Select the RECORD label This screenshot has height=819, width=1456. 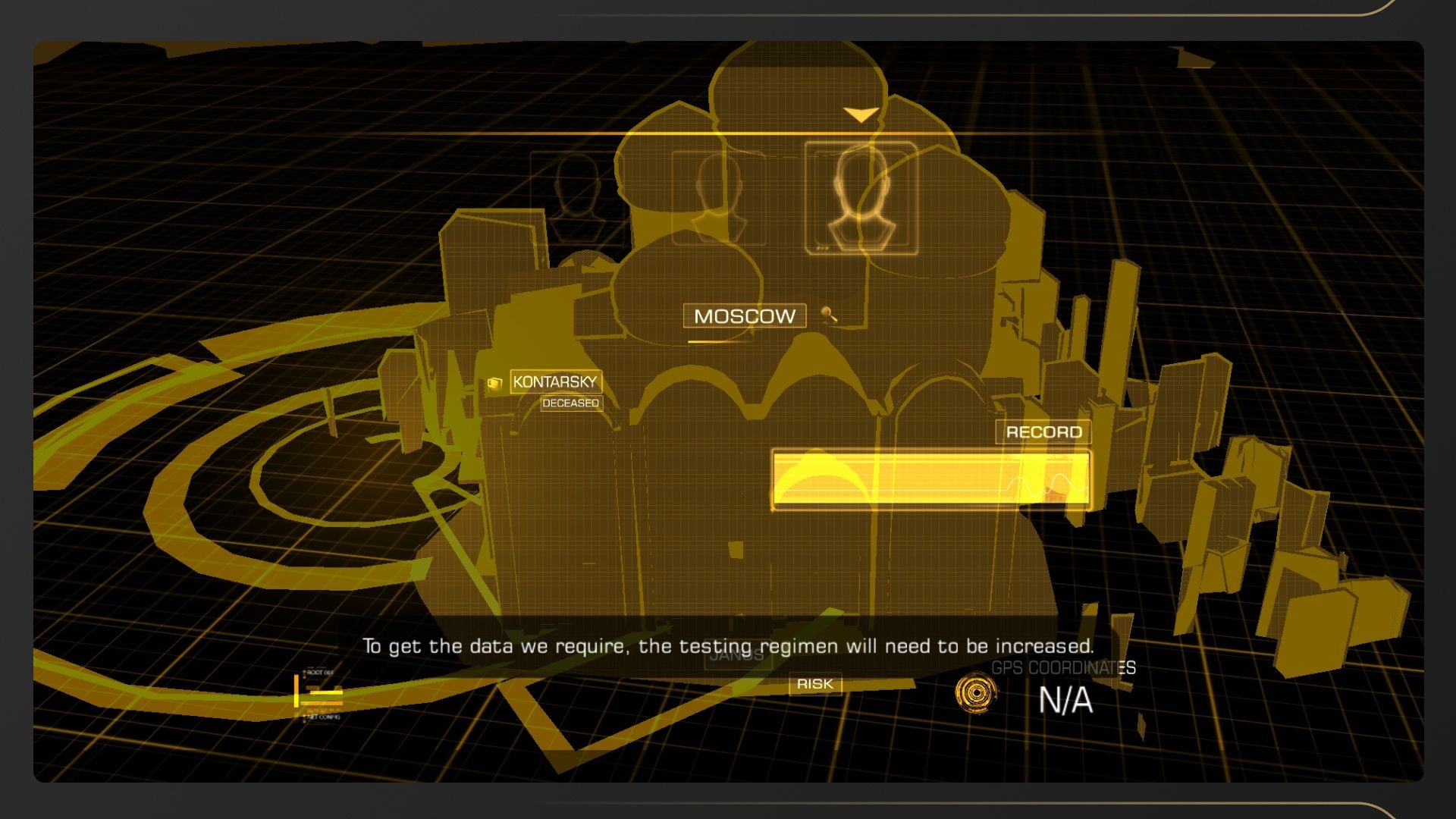click(1043, 432)
